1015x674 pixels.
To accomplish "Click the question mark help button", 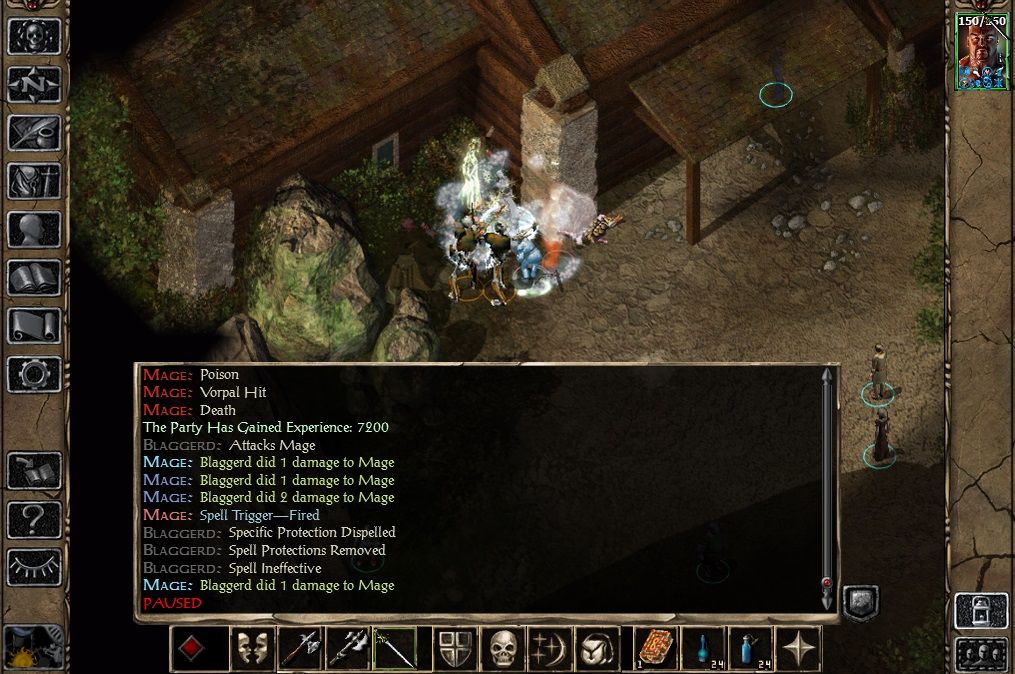I will pyautogui.click(x=34, y=519).
